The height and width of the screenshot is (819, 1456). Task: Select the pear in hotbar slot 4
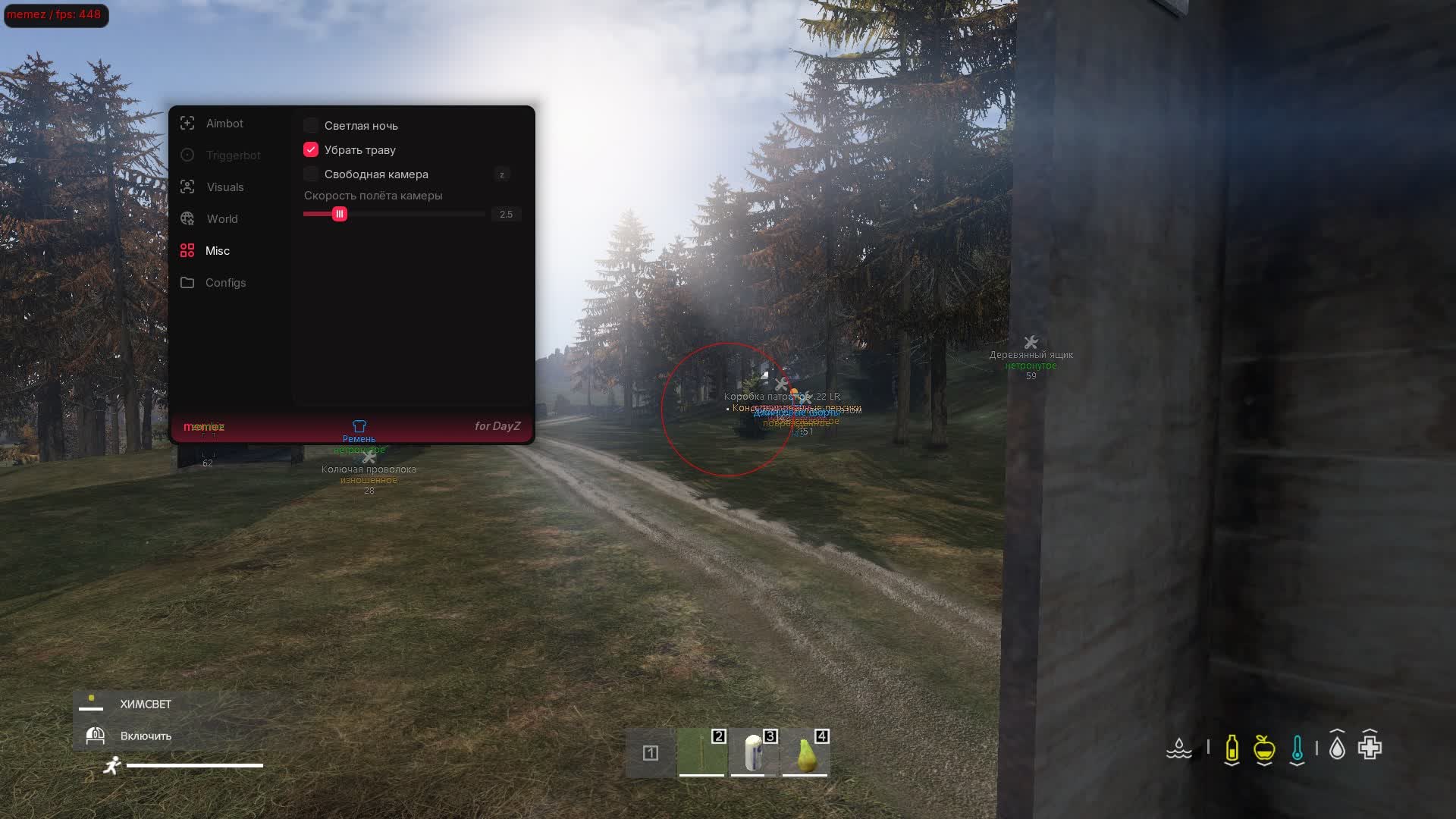806,755
